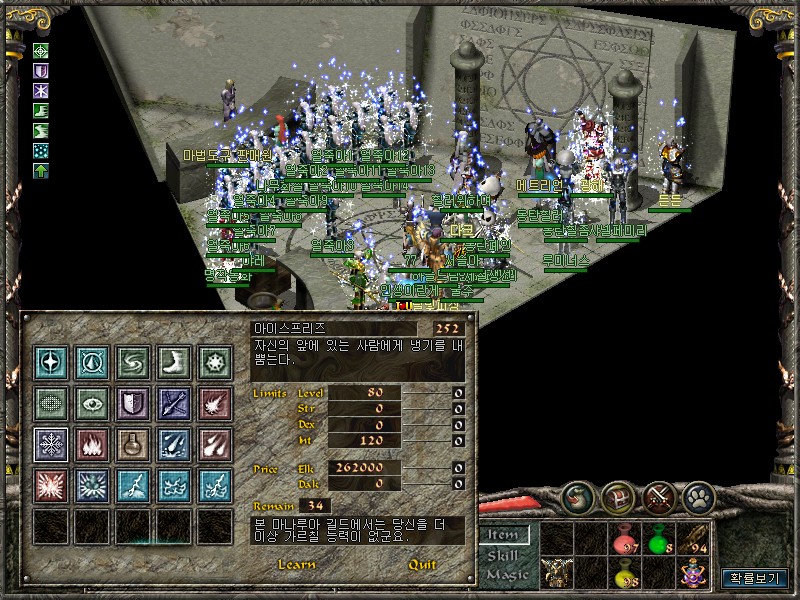Select the yellow potion quick slot
This screenshot has width=800, height=600.
(624, 573)
